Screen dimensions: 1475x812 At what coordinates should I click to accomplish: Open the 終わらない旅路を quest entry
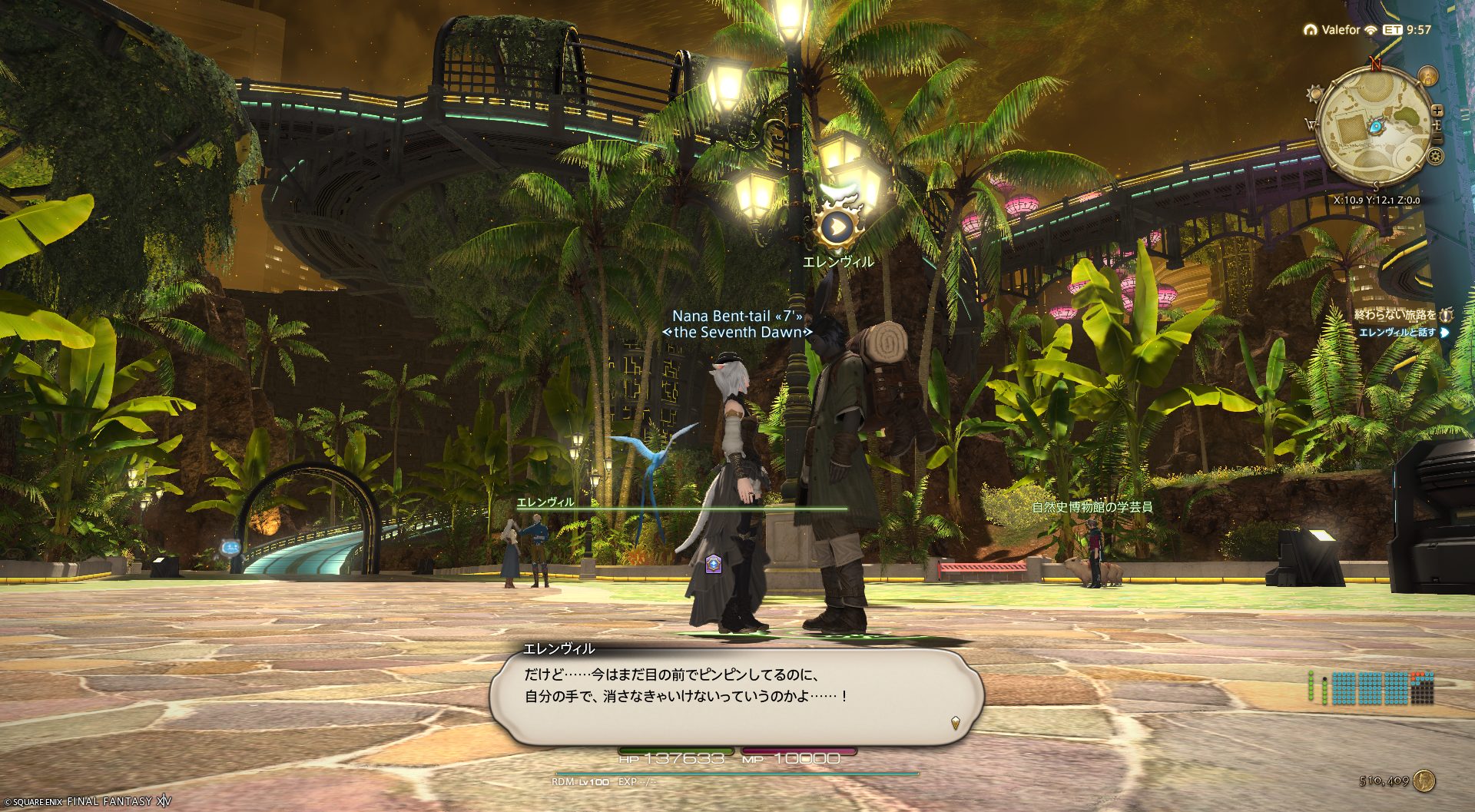(x=1394, y=315)
